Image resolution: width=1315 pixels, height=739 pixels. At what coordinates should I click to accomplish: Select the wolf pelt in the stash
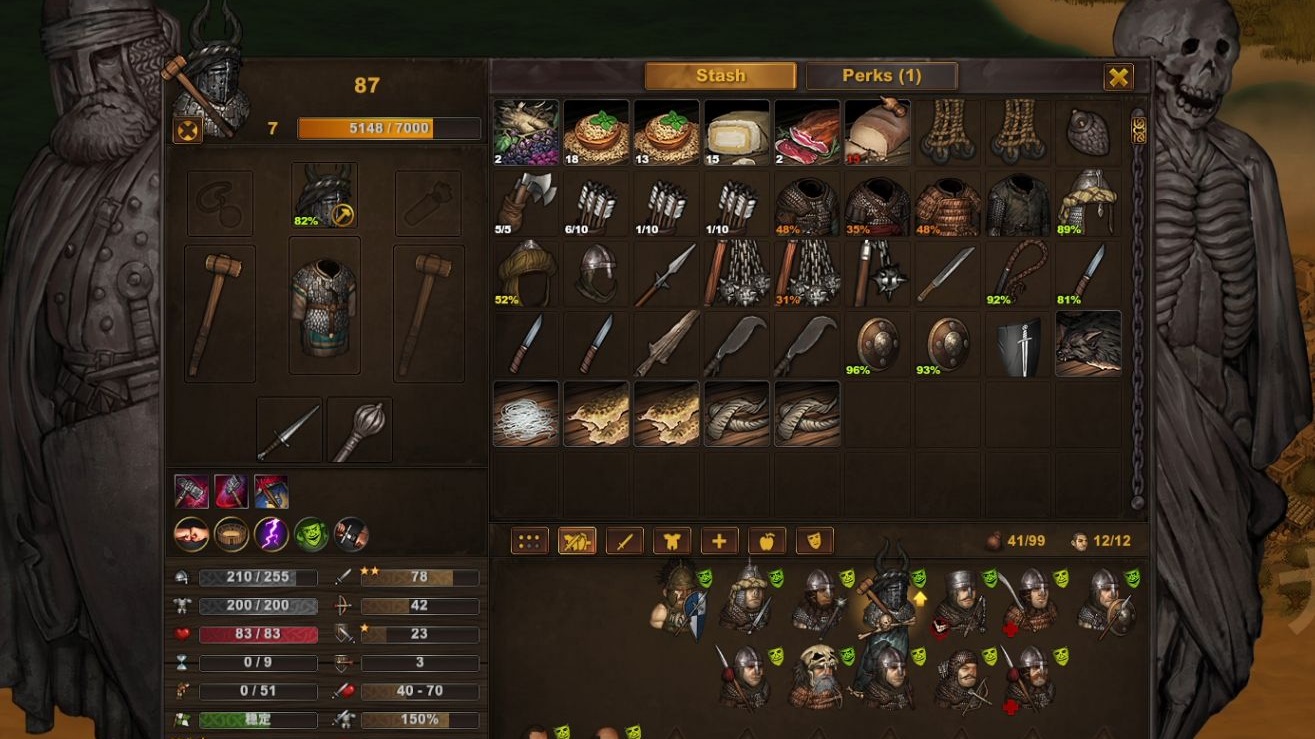[x=1088, y=343]
